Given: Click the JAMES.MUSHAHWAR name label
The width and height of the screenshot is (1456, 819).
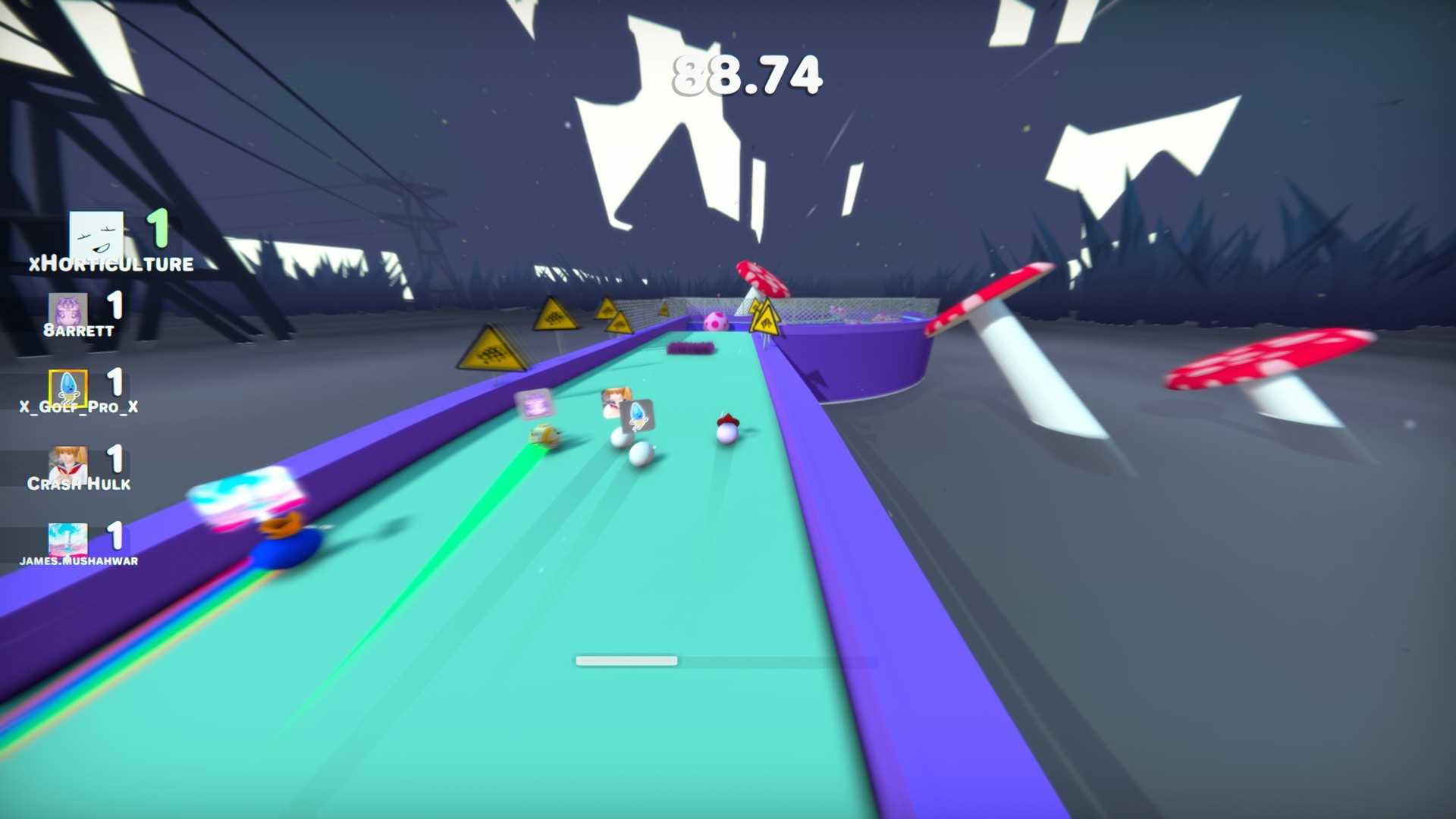Looking at the screenshot, I should (x=78, y=560).
